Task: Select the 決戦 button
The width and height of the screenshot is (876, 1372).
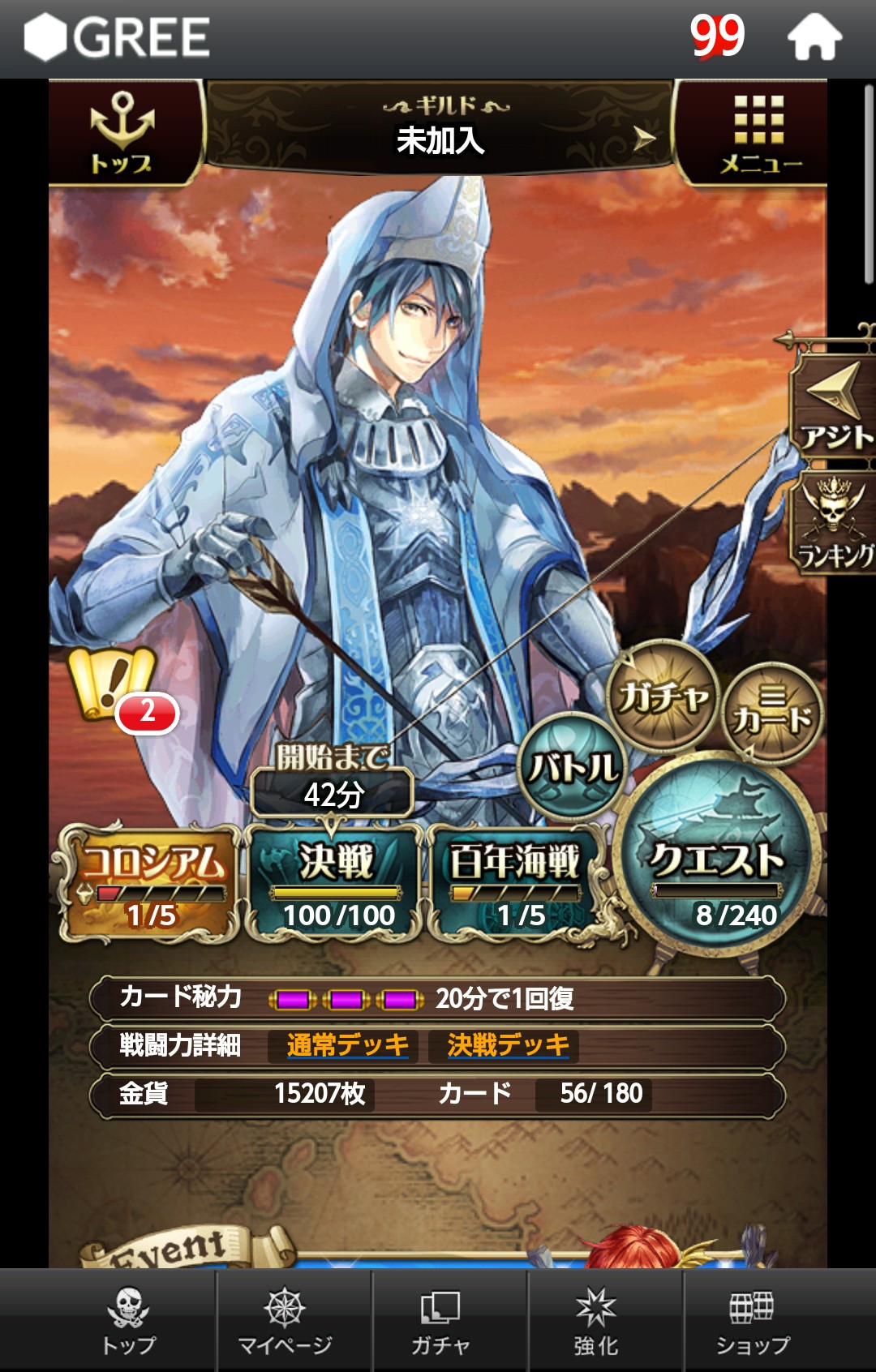Action: pyautogui.click(x=336, y=884)
